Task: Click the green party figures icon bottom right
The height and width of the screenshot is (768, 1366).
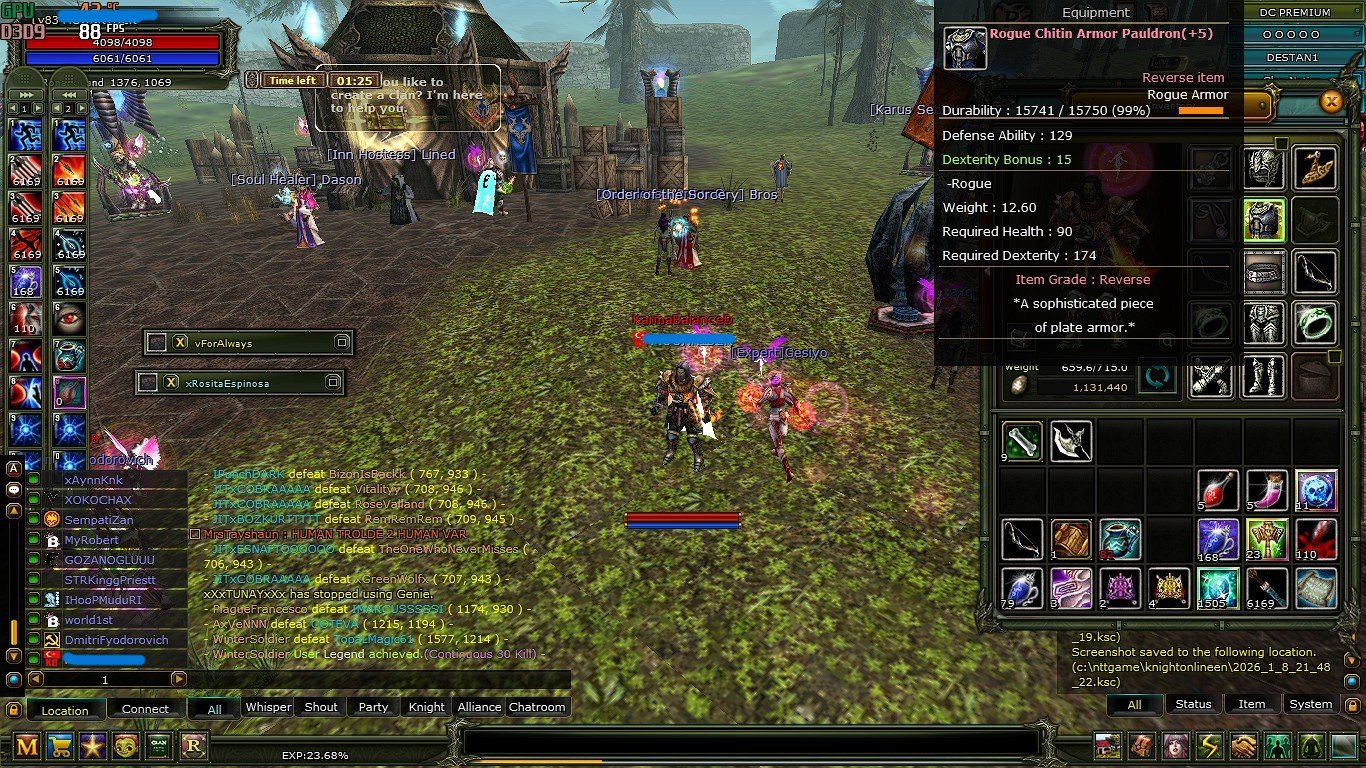Action: (x=1279, y=745)
